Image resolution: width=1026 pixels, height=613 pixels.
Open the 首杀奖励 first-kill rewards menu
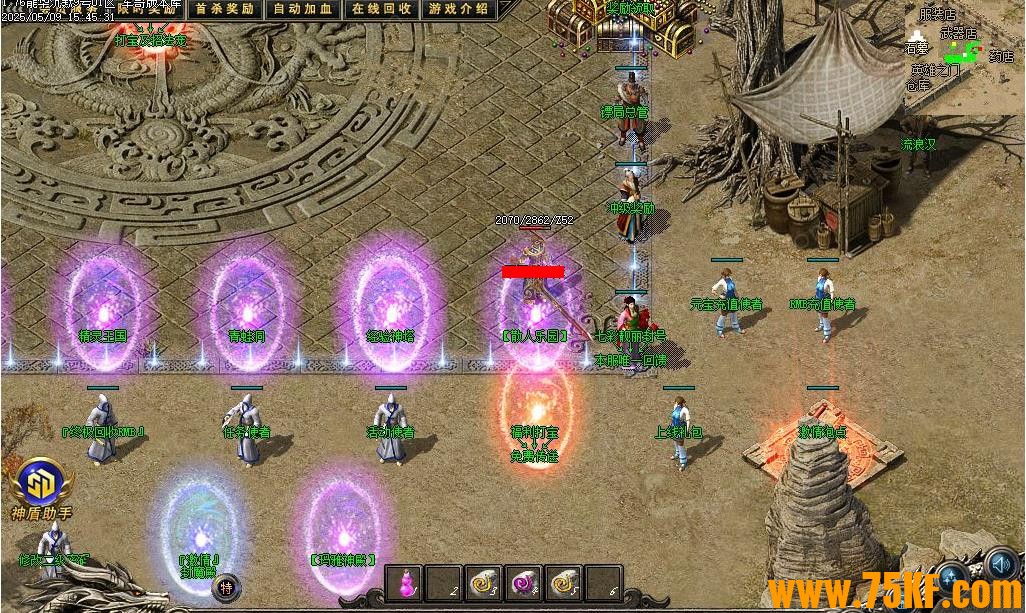click(x=224, y=9)
